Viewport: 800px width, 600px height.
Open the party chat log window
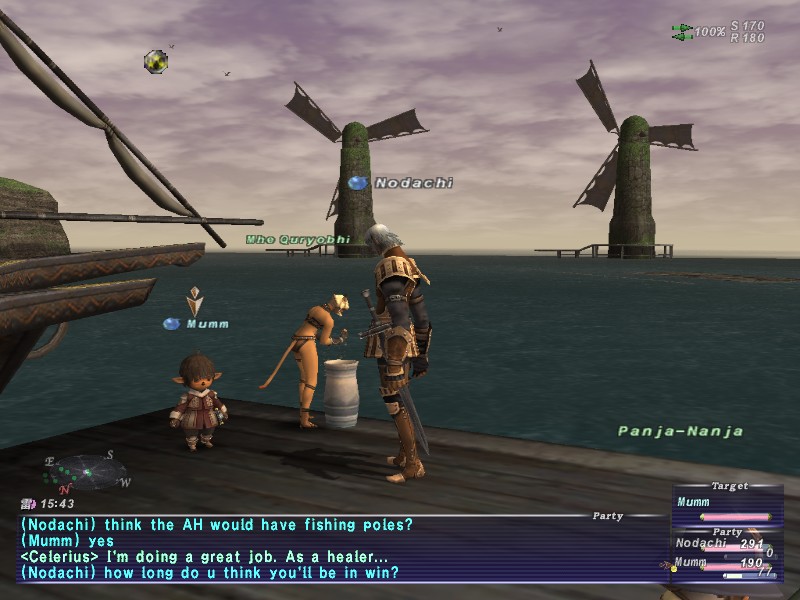(x=340, y=549)
